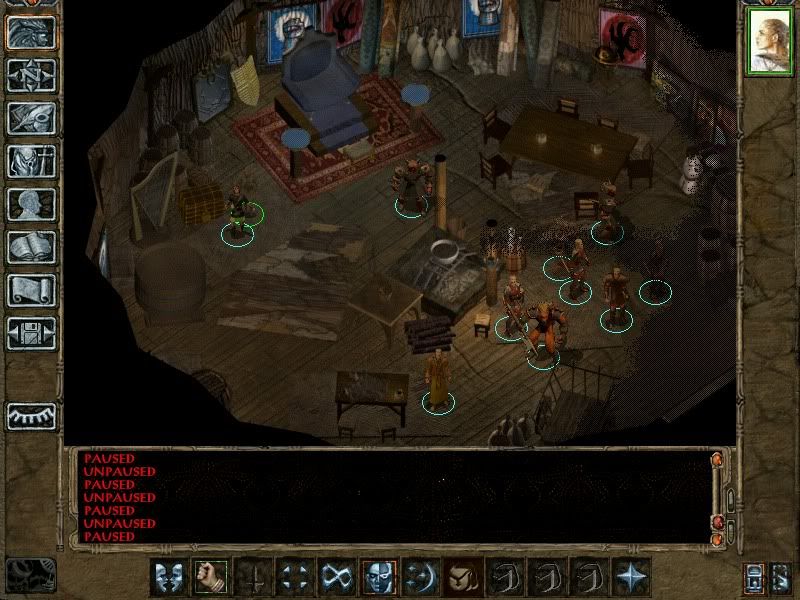Open the inventory screen
This screenshot has width=800, height=600.
tap(30, 161)
